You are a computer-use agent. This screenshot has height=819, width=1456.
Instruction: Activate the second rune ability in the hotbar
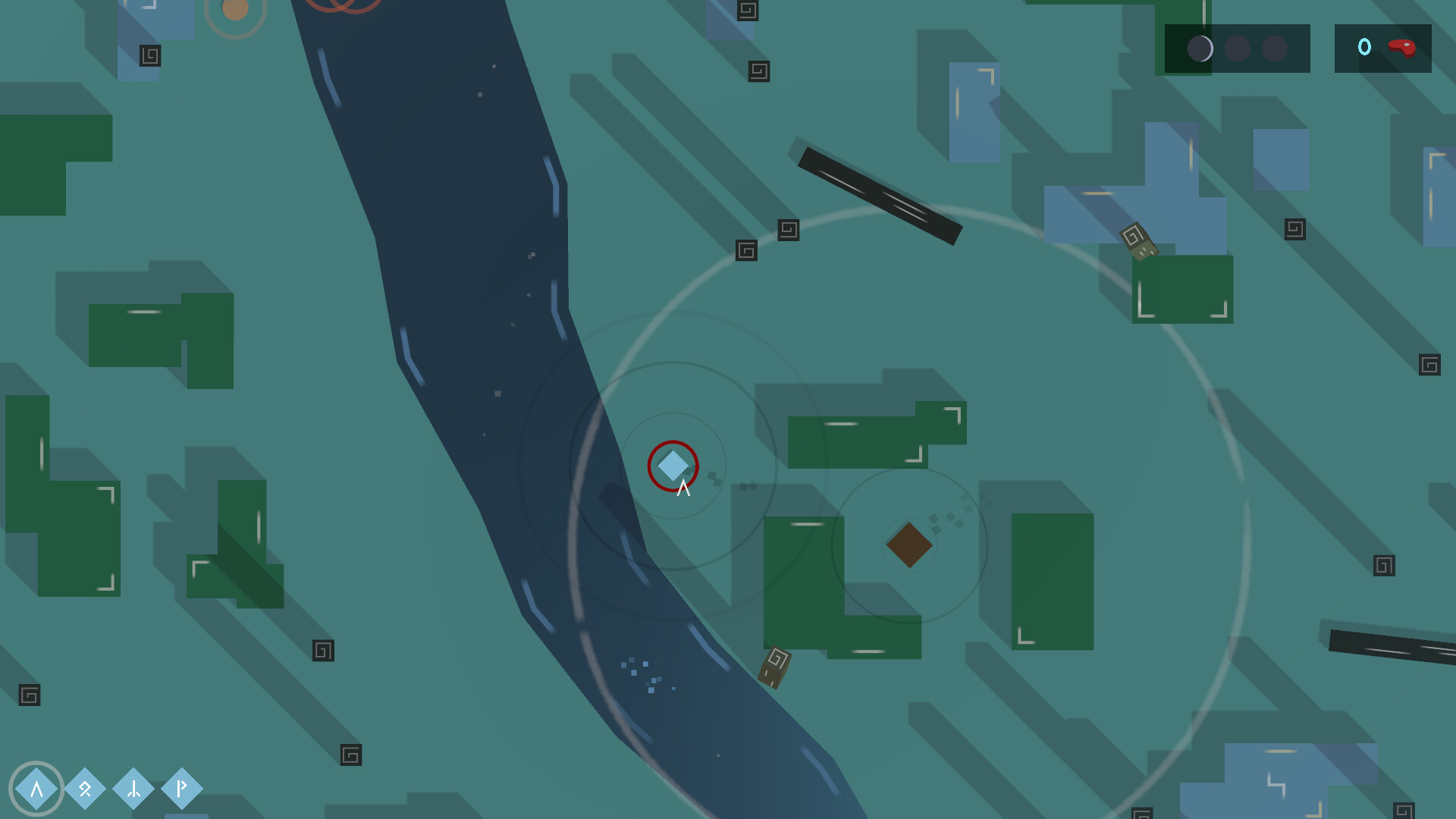coord(85,789)
